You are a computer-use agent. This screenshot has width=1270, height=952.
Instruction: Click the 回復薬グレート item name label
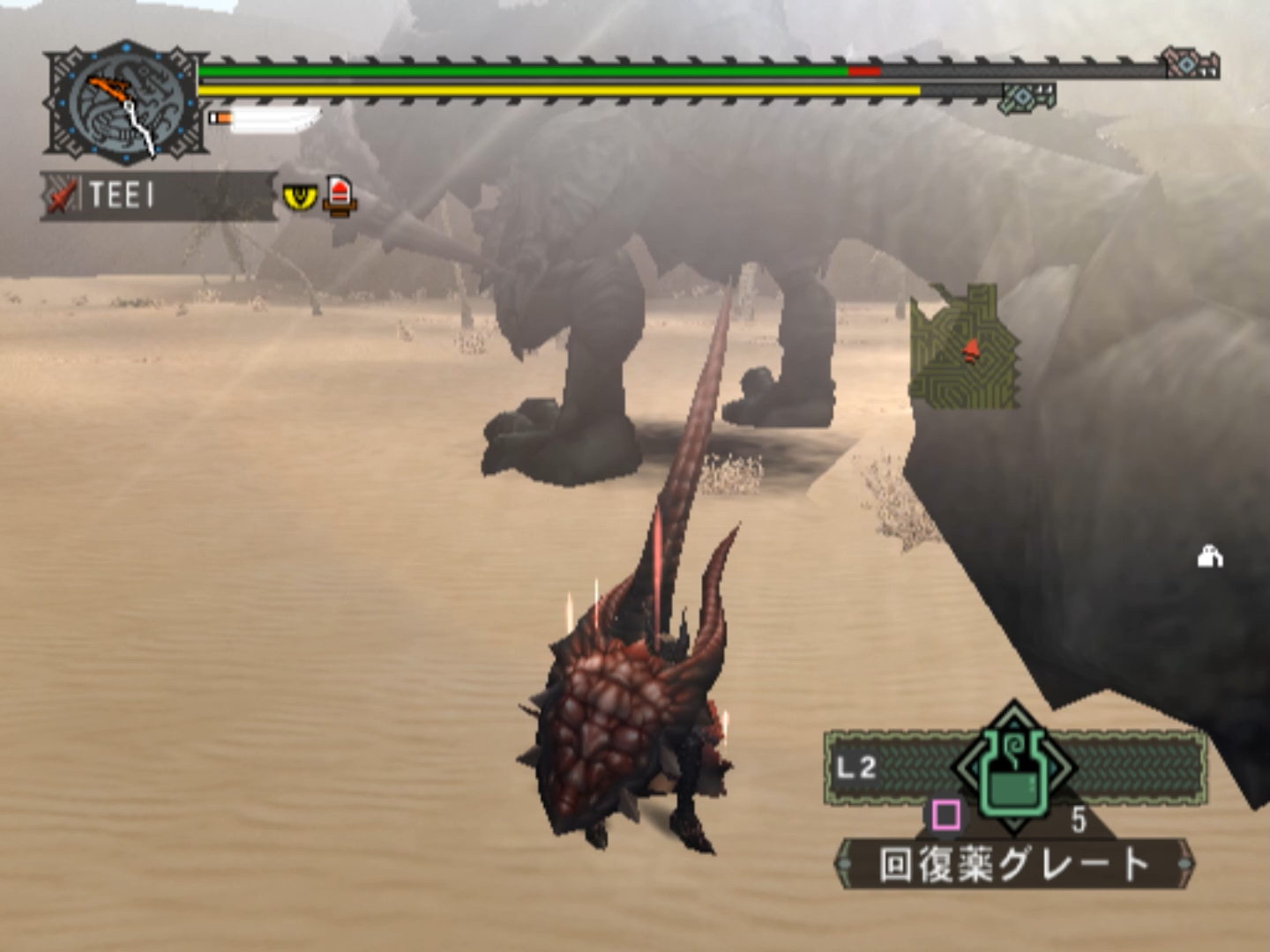pyautogui.click(x=1014, y=865)
